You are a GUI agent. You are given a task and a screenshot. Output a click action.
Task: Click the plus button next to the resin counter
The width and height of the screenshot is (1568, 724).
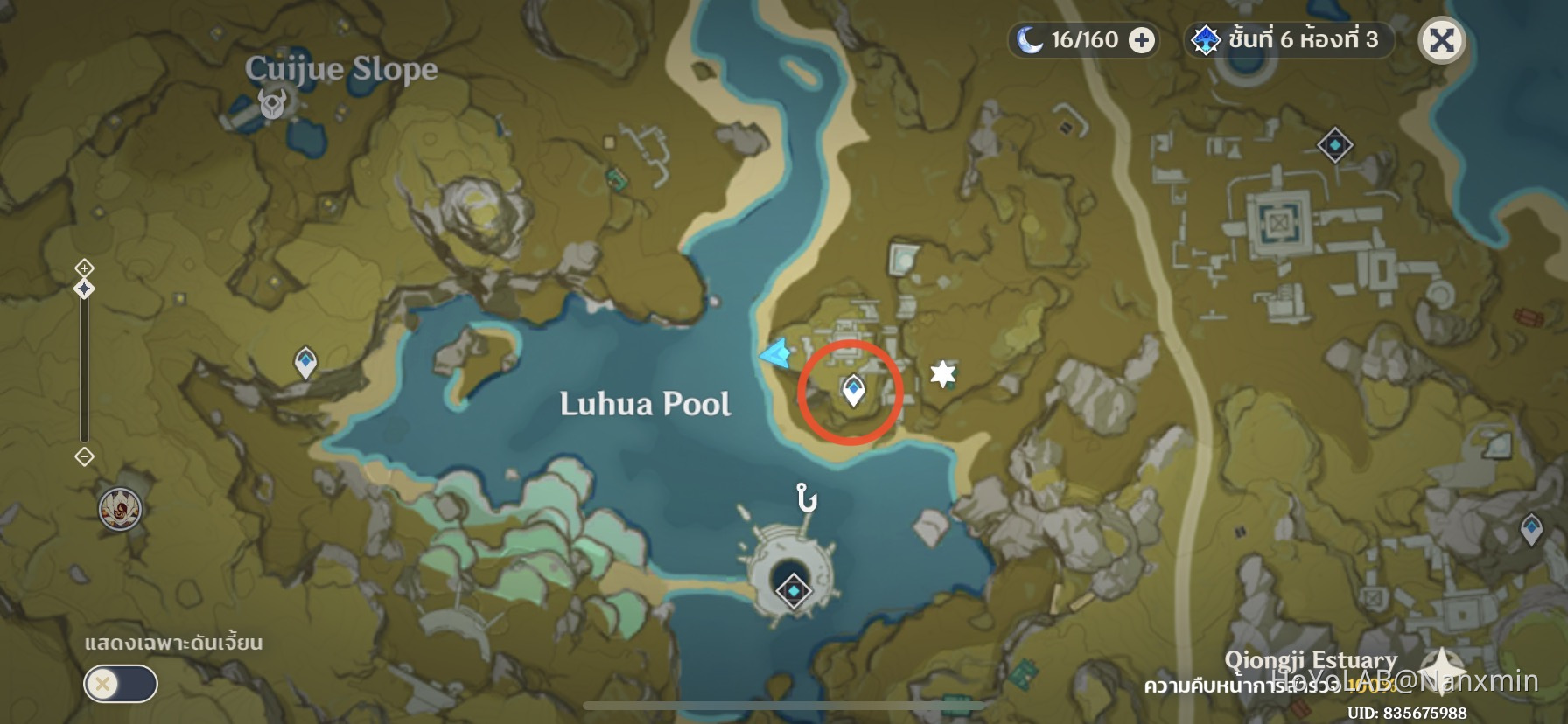[x=1142, y=39]
